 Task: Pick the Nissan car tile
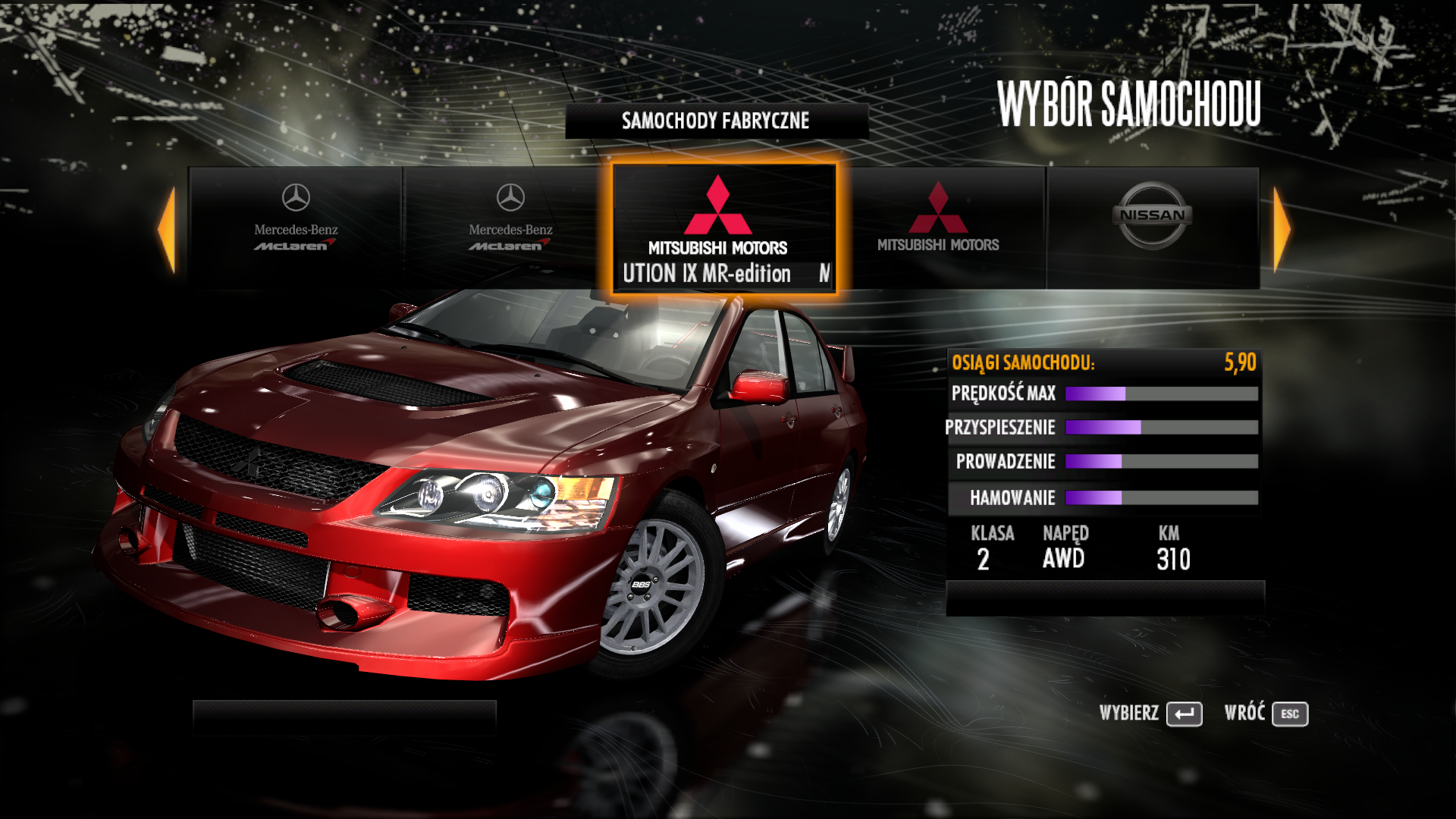1152,227
